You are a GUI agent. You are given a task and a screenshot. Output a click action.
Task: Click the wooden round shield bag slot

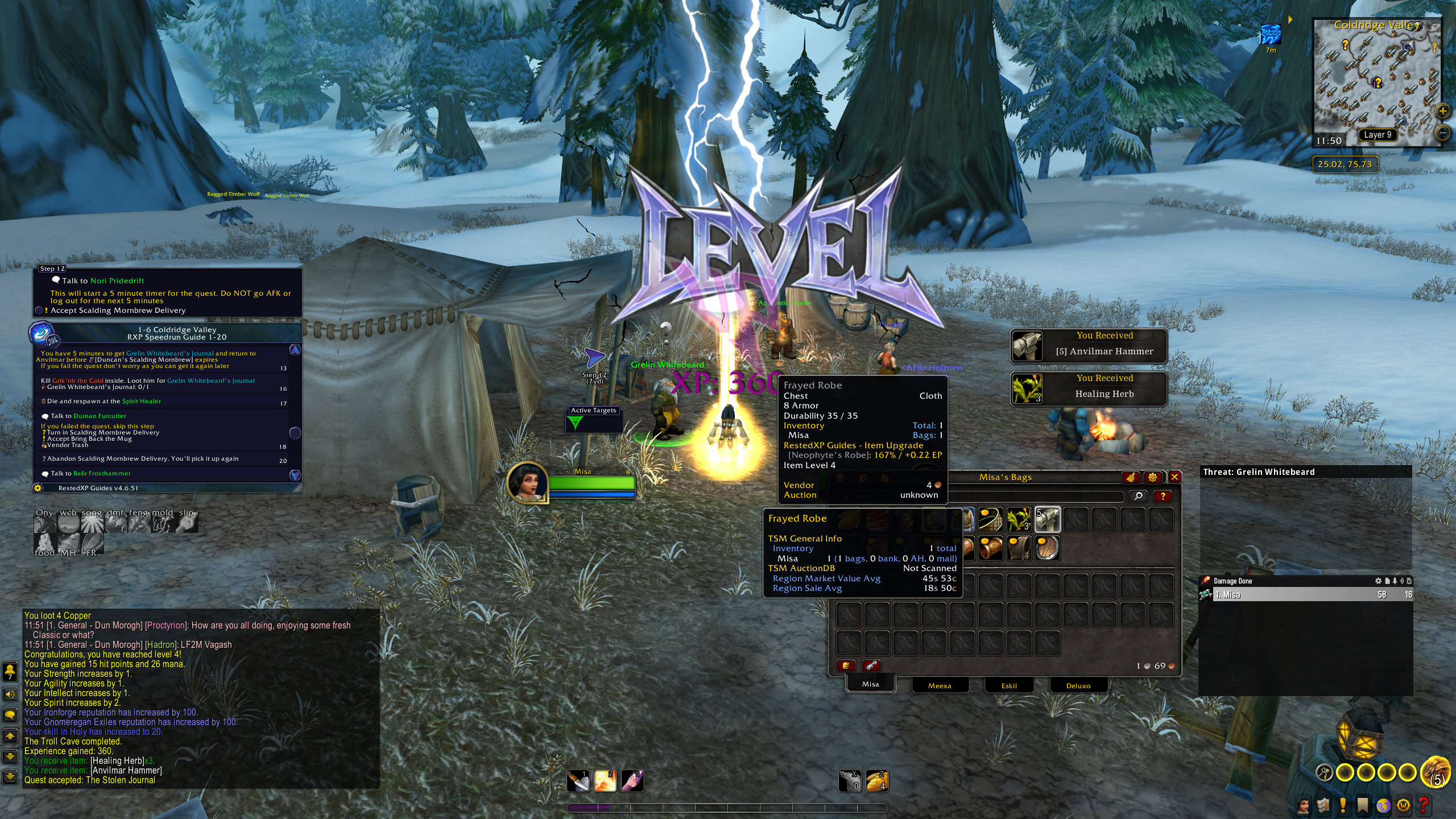[x=1047, y=548]
